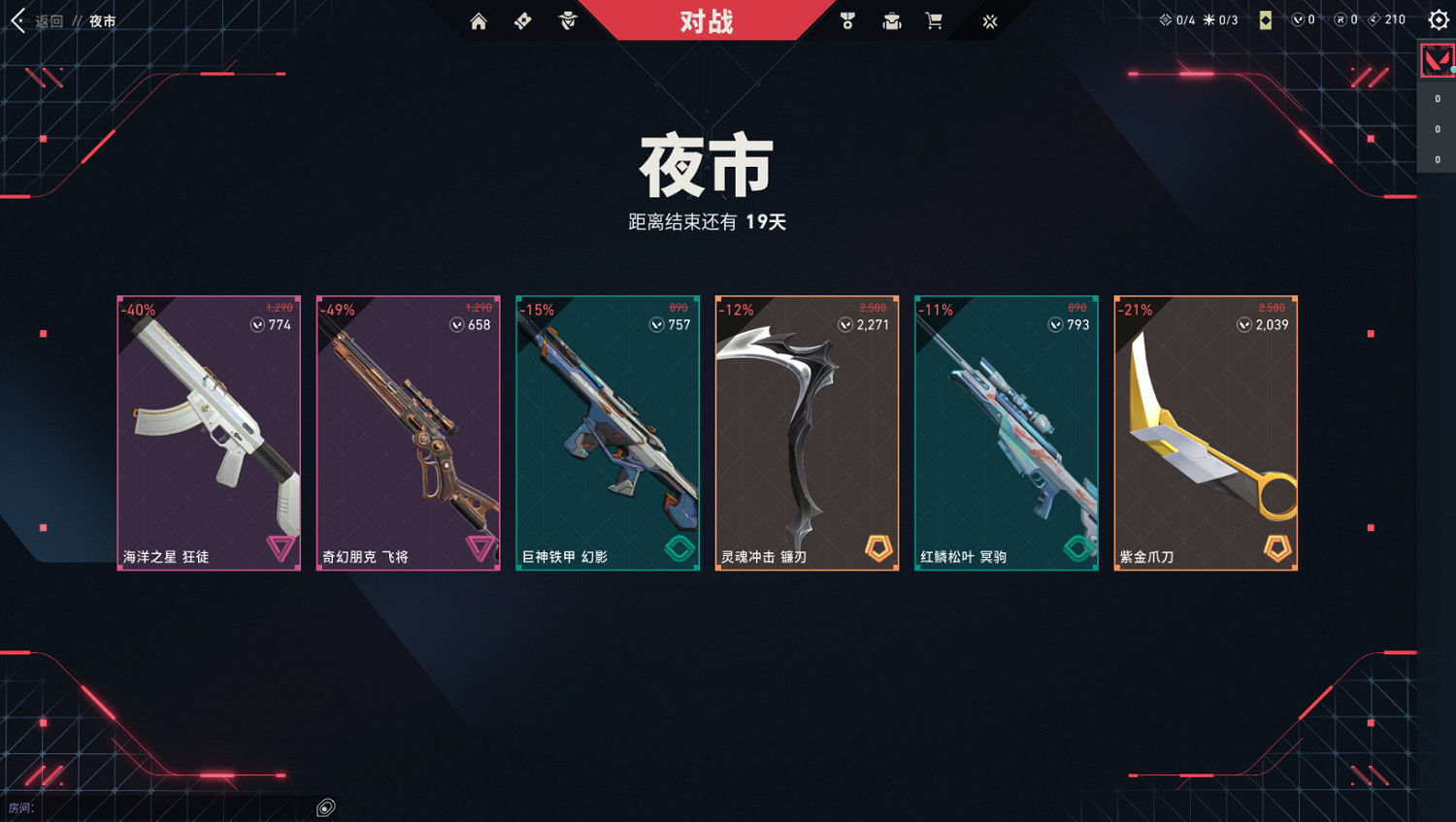
Task: Click the career medal icon
Action: (x=846, y=19)
